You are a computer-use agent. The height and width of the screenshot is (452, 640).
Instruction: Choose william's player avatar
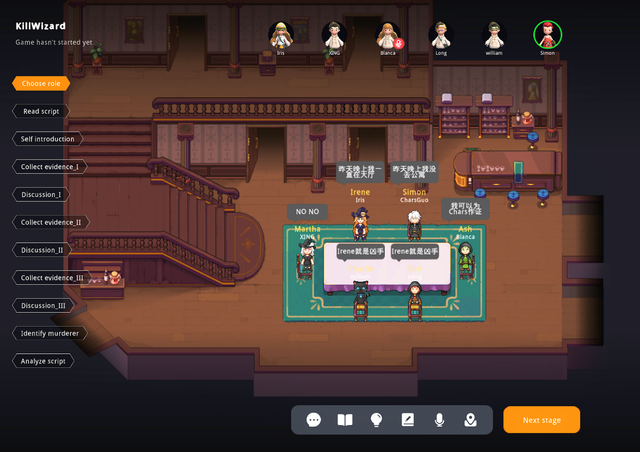[494, 35]
